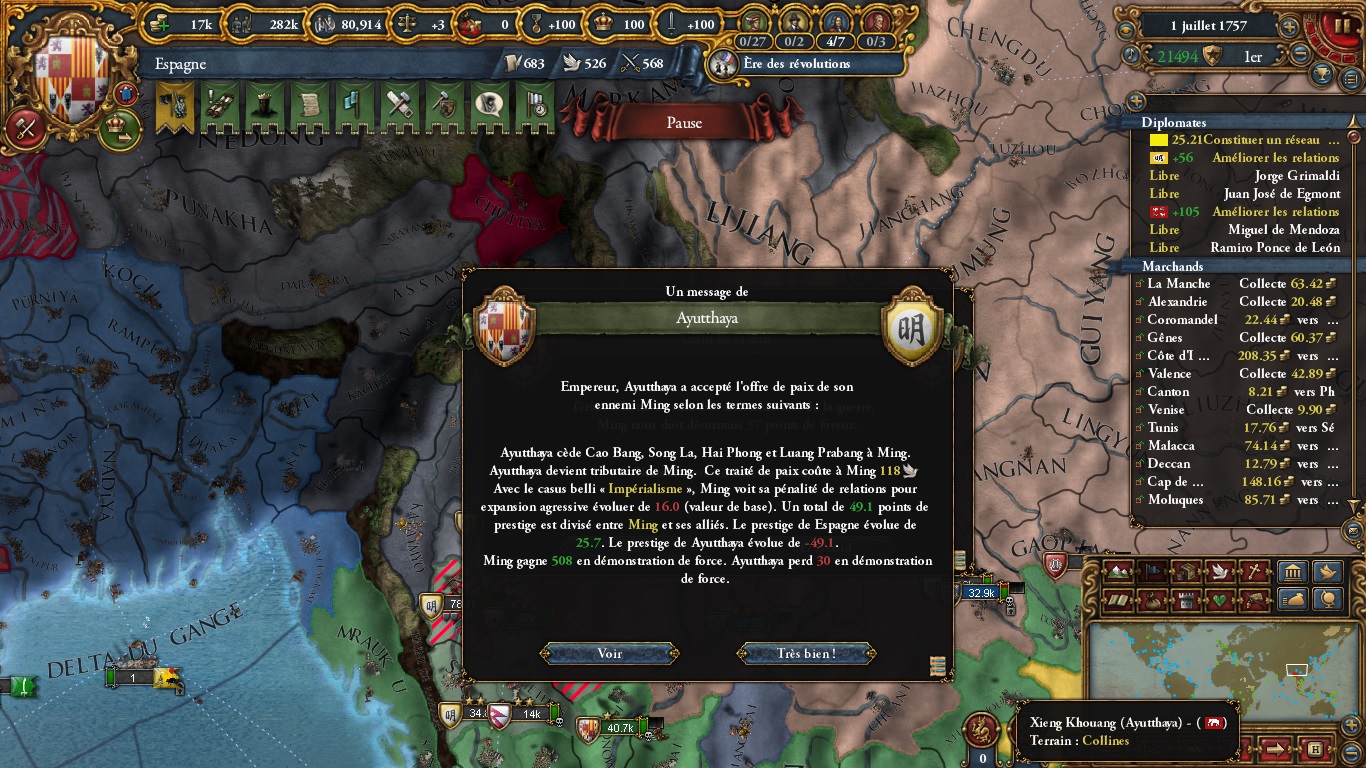Switch to the political mapmode
Screen dimensions: 1366x768
pyautogui.click(x=1153, y=571)
